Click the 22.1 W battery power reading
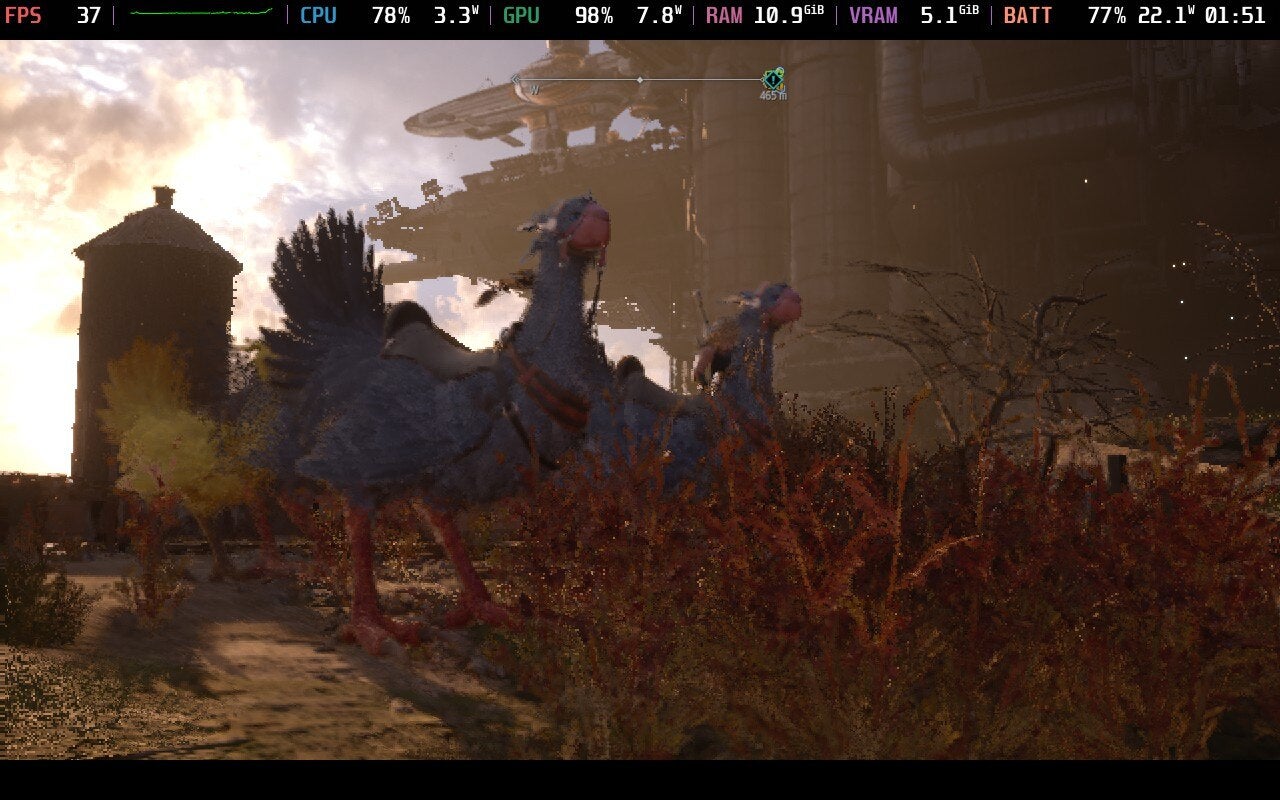Viewport: 1280px width, 800px height. coord(1168,16)
